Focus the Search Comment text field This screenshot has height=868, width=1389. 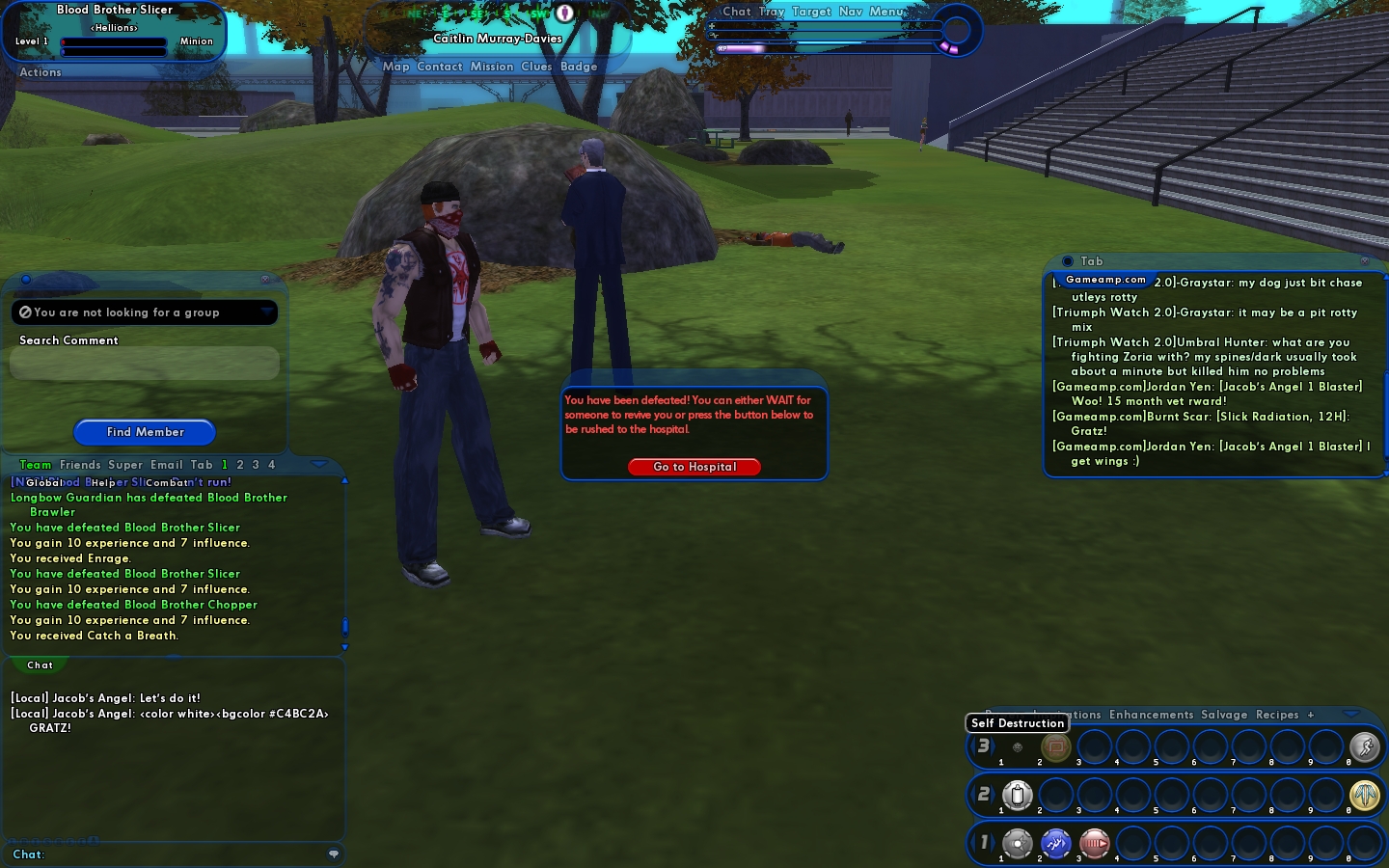click(145, 364)
